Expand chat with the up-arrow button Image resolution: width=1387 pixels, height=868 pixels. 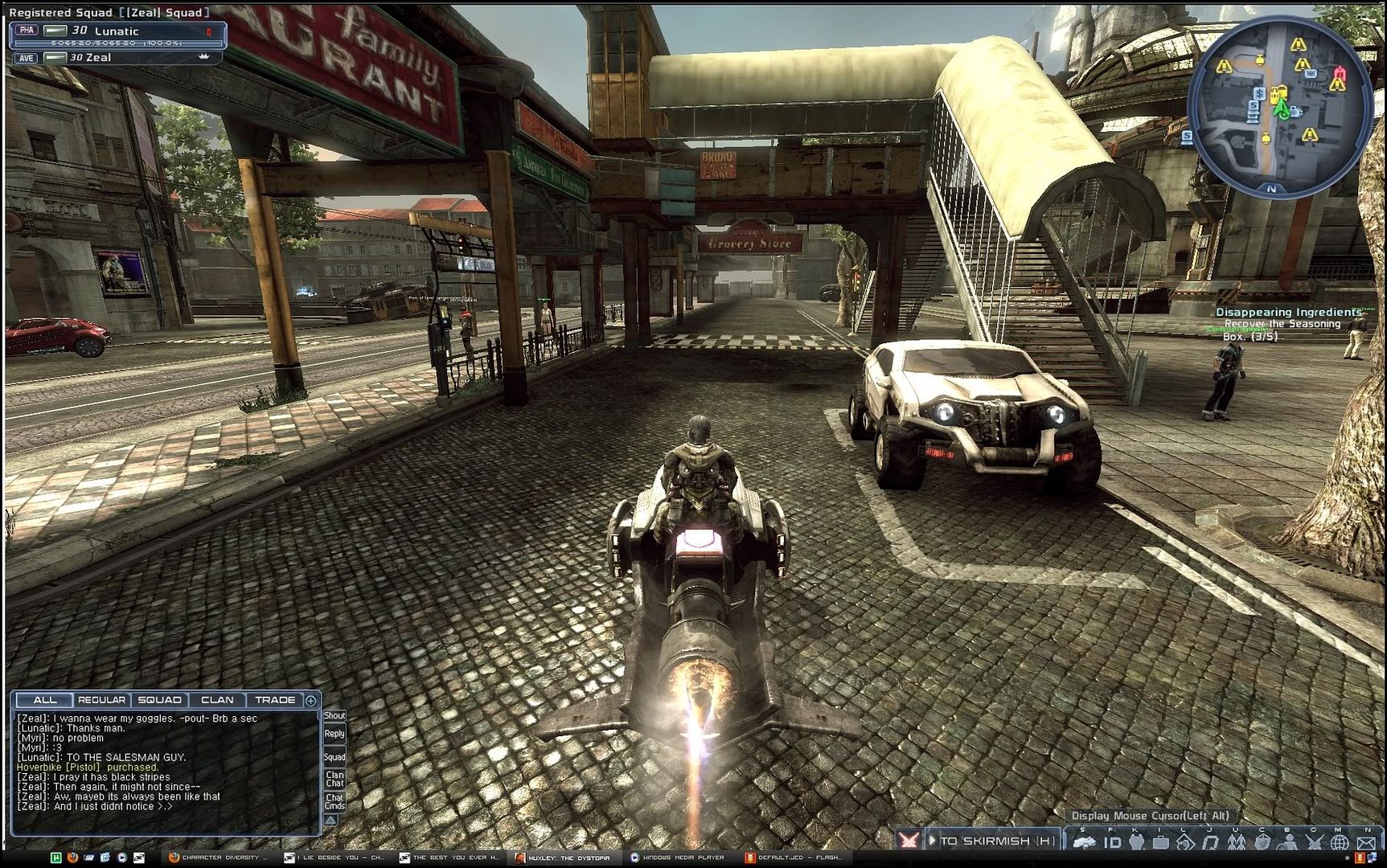[x=330, y=821]
